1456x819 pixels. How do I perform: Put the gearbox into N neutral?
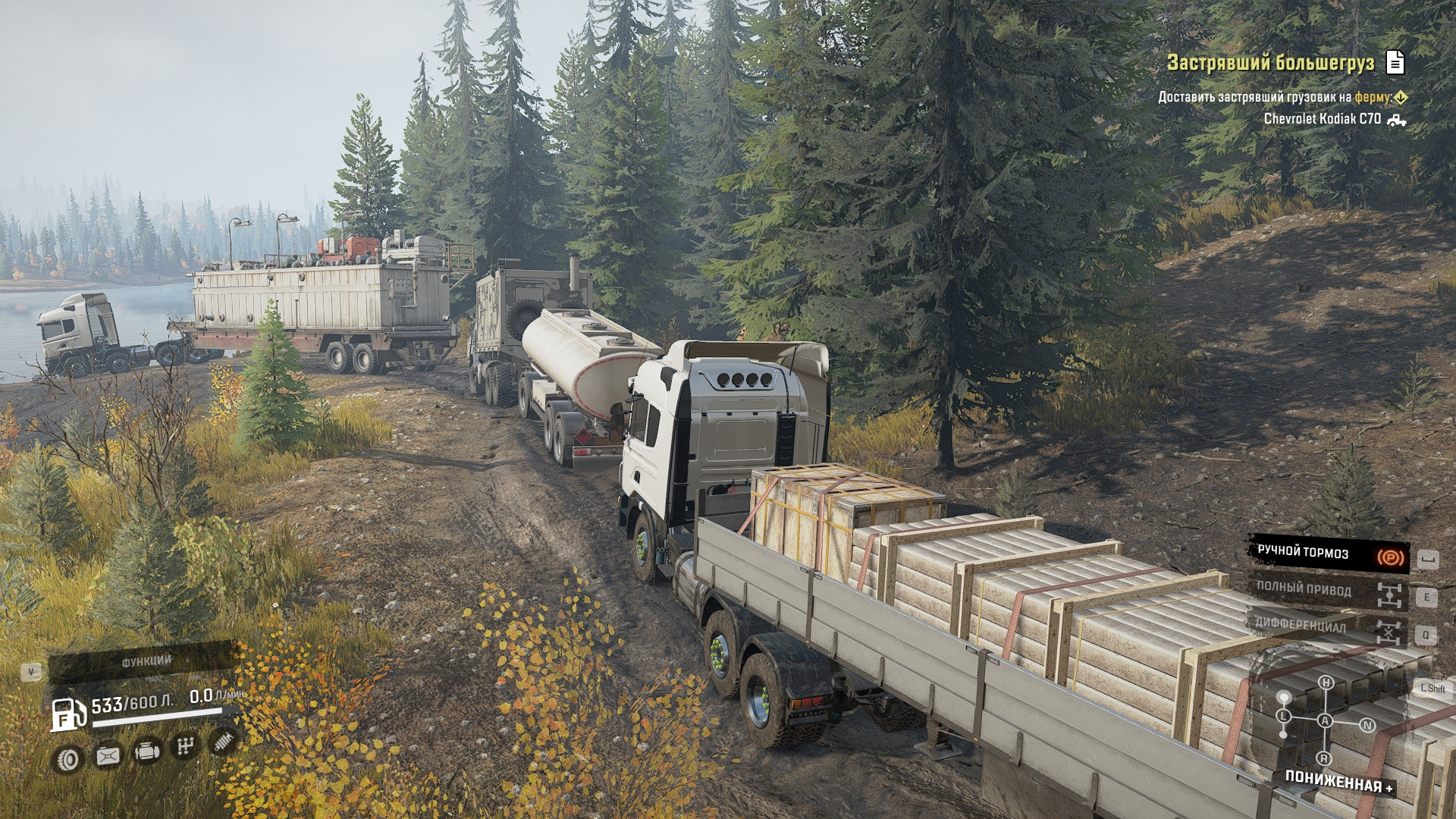click(x=1367, y=725)
